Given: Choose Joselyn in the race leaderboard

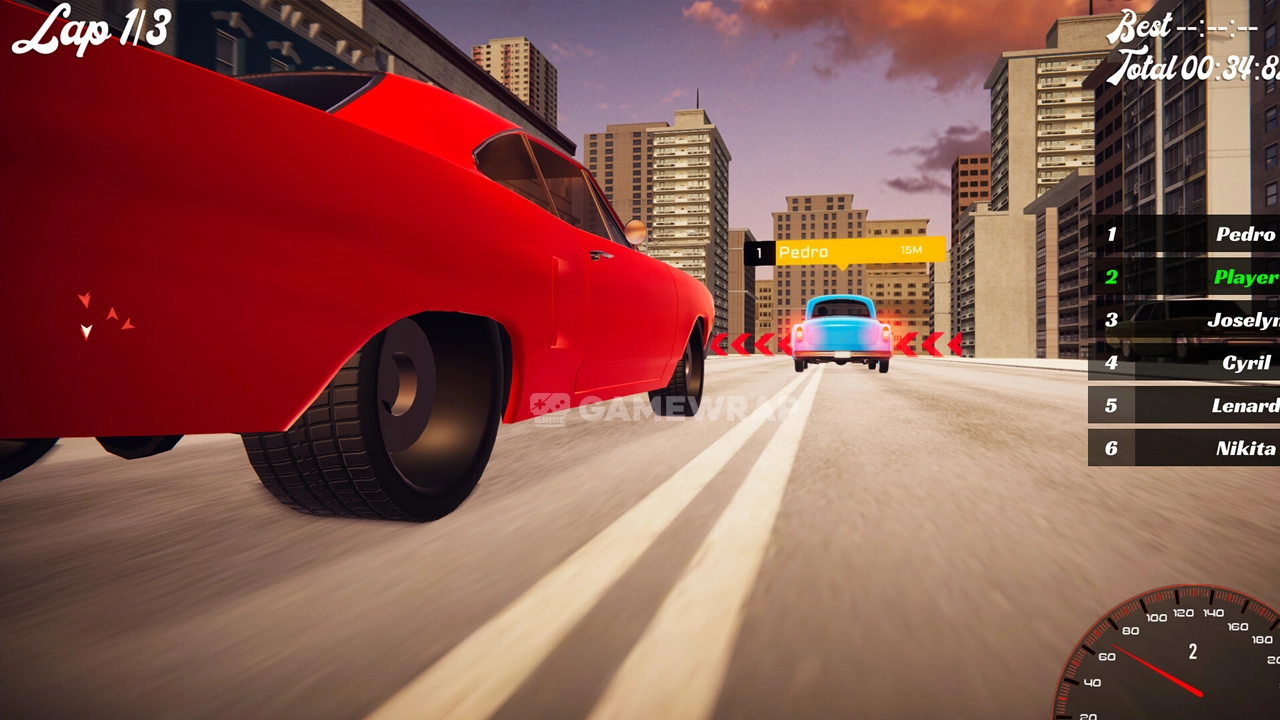Looking at the screenshot, I should [1185, 320].
